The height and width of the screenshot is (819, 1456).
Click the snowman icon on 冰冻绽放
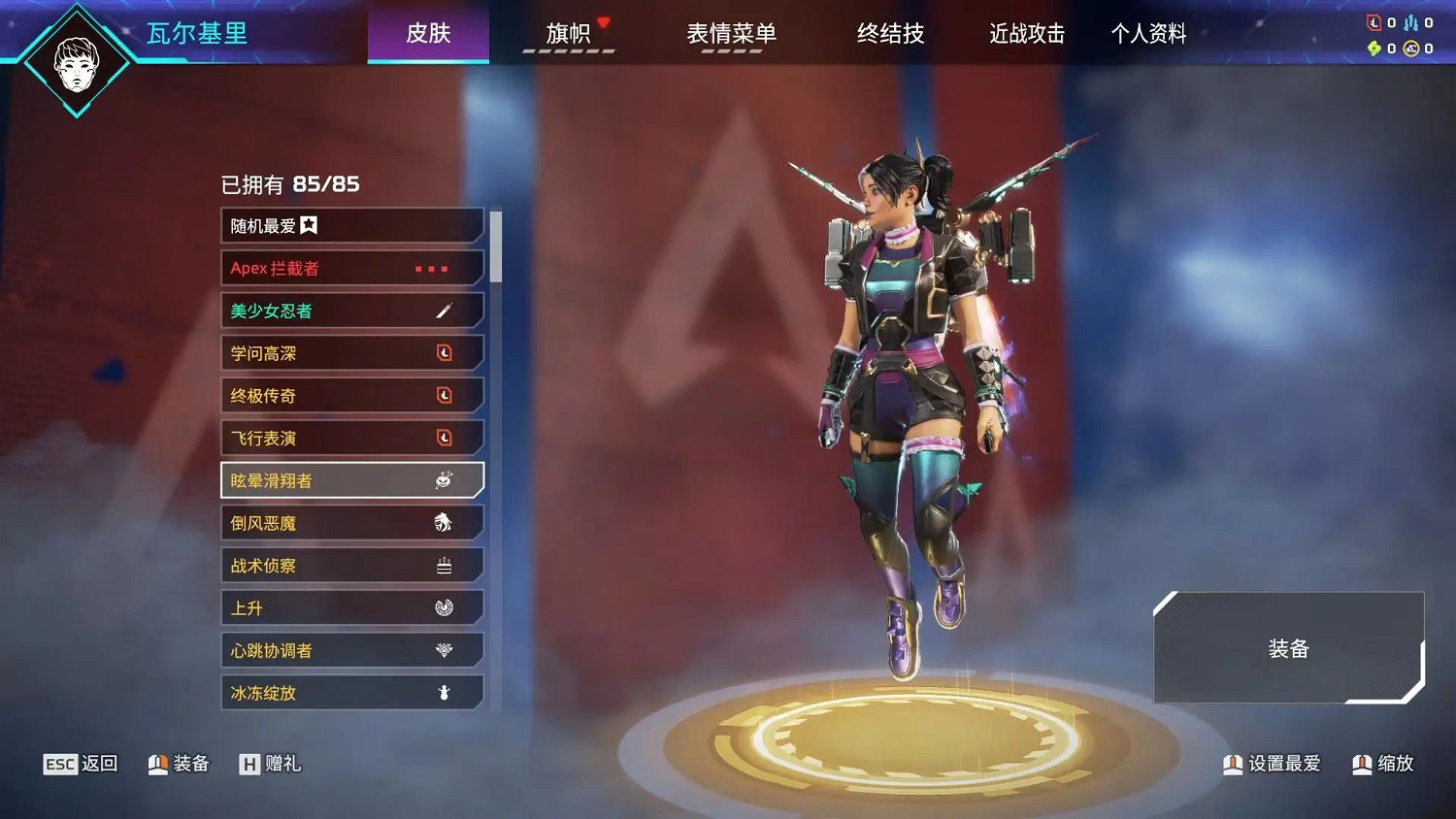pos(445,692)
